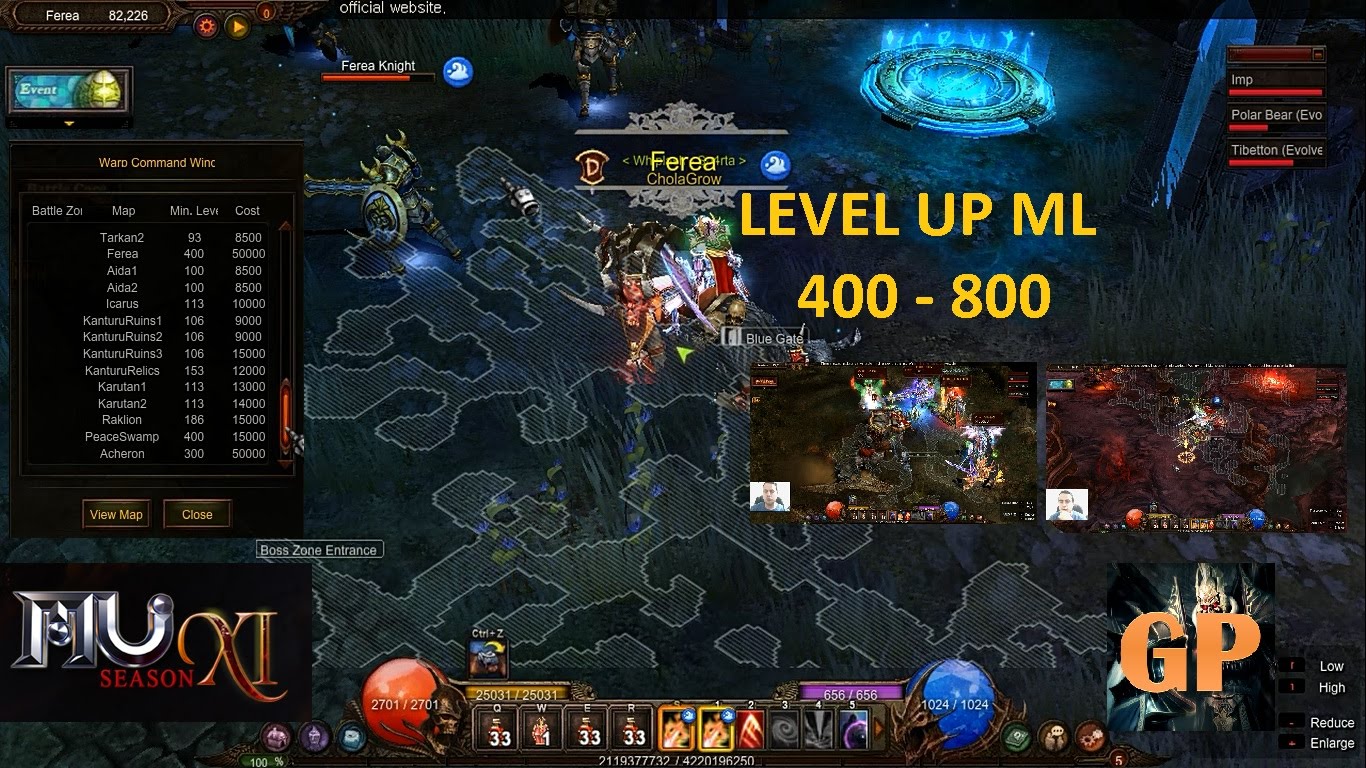Select the health potion in slot Q
Image resolution: width=1366 pixels, height=768 pixels.
[497, 732]
